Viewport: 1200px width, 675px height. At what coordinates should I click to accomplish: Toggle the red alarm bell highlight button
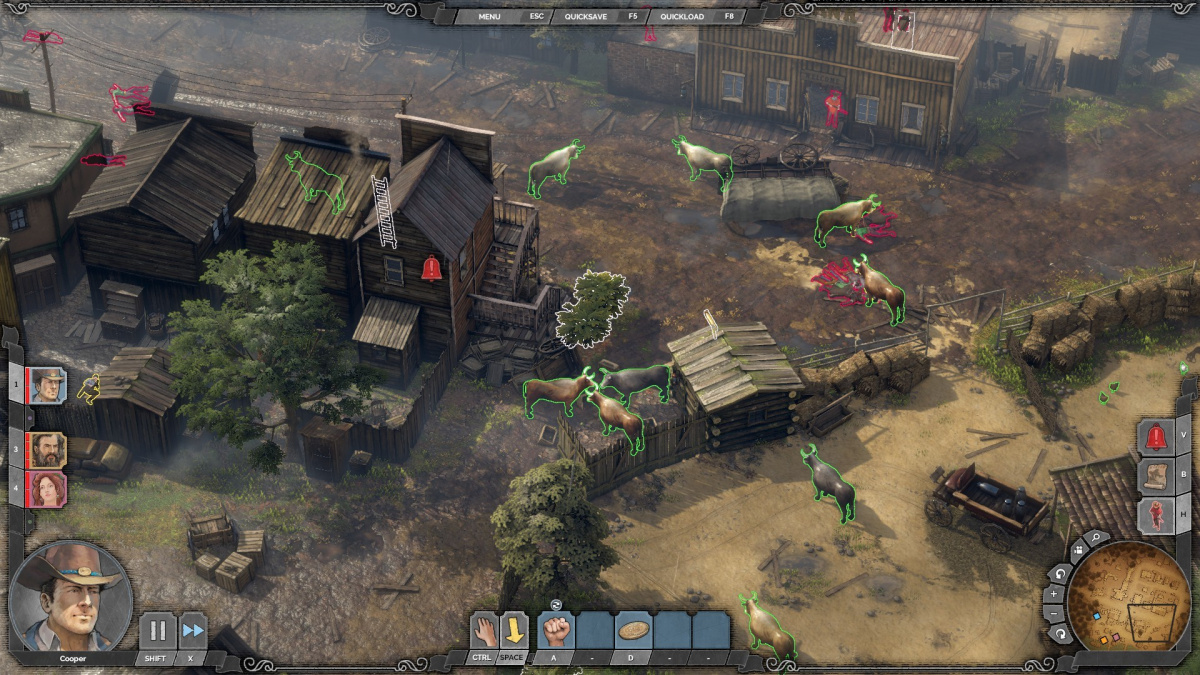pos(1156,437)
